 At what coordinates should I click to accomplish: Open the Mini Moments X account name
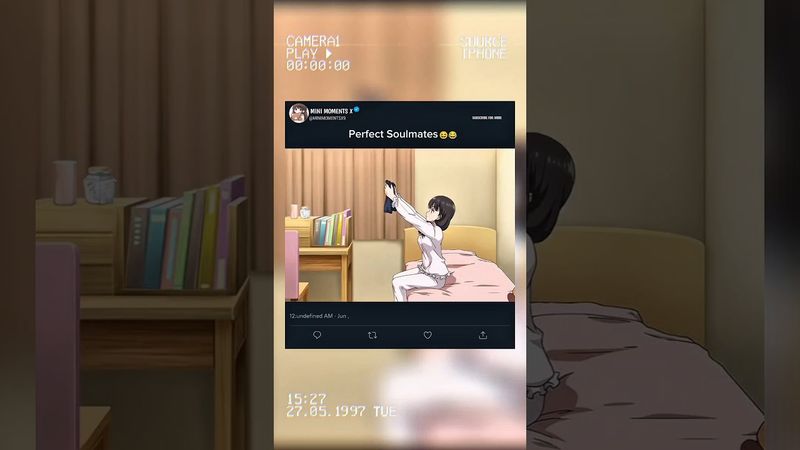[x=330, y=109]
